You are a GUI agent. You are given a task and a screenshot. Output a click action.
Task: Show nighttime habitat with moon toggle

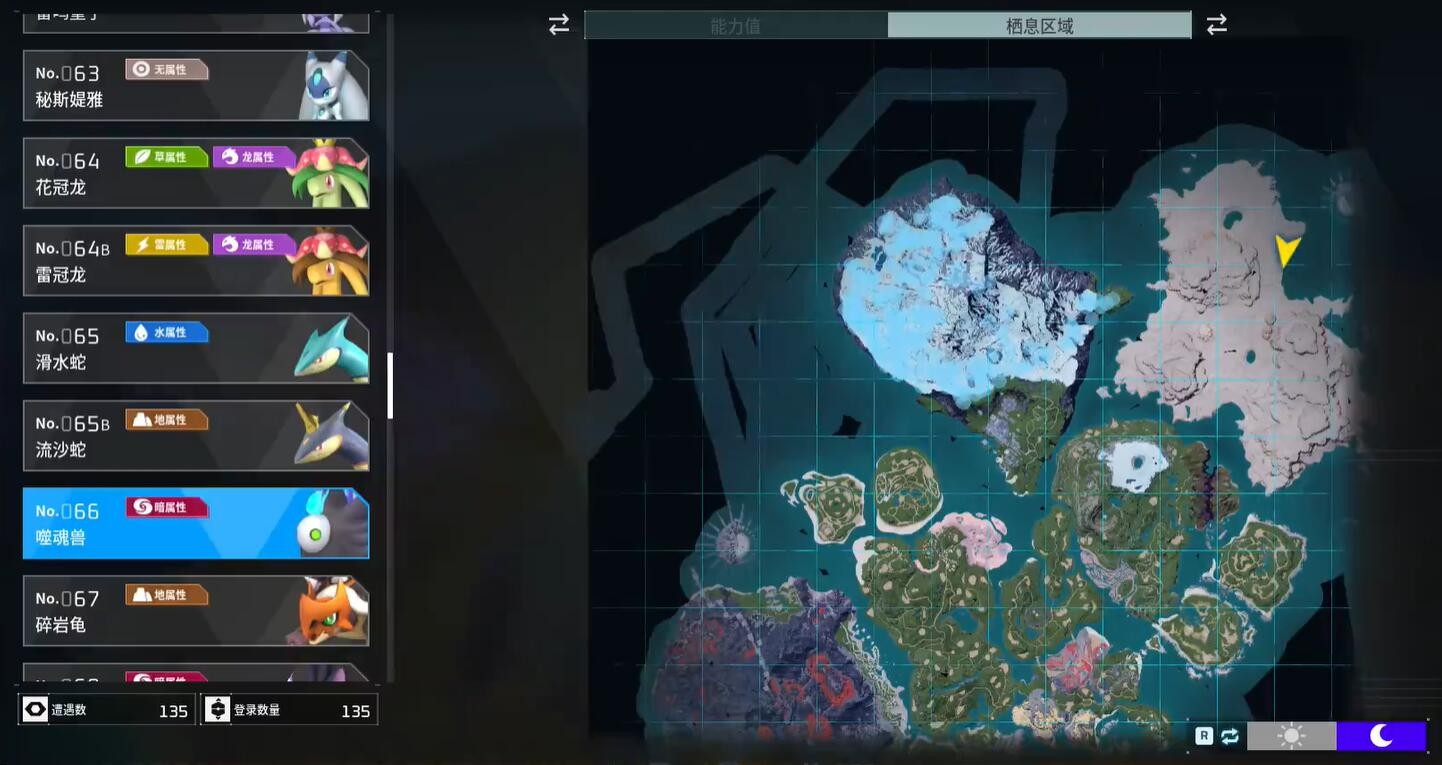(1381, 736)
